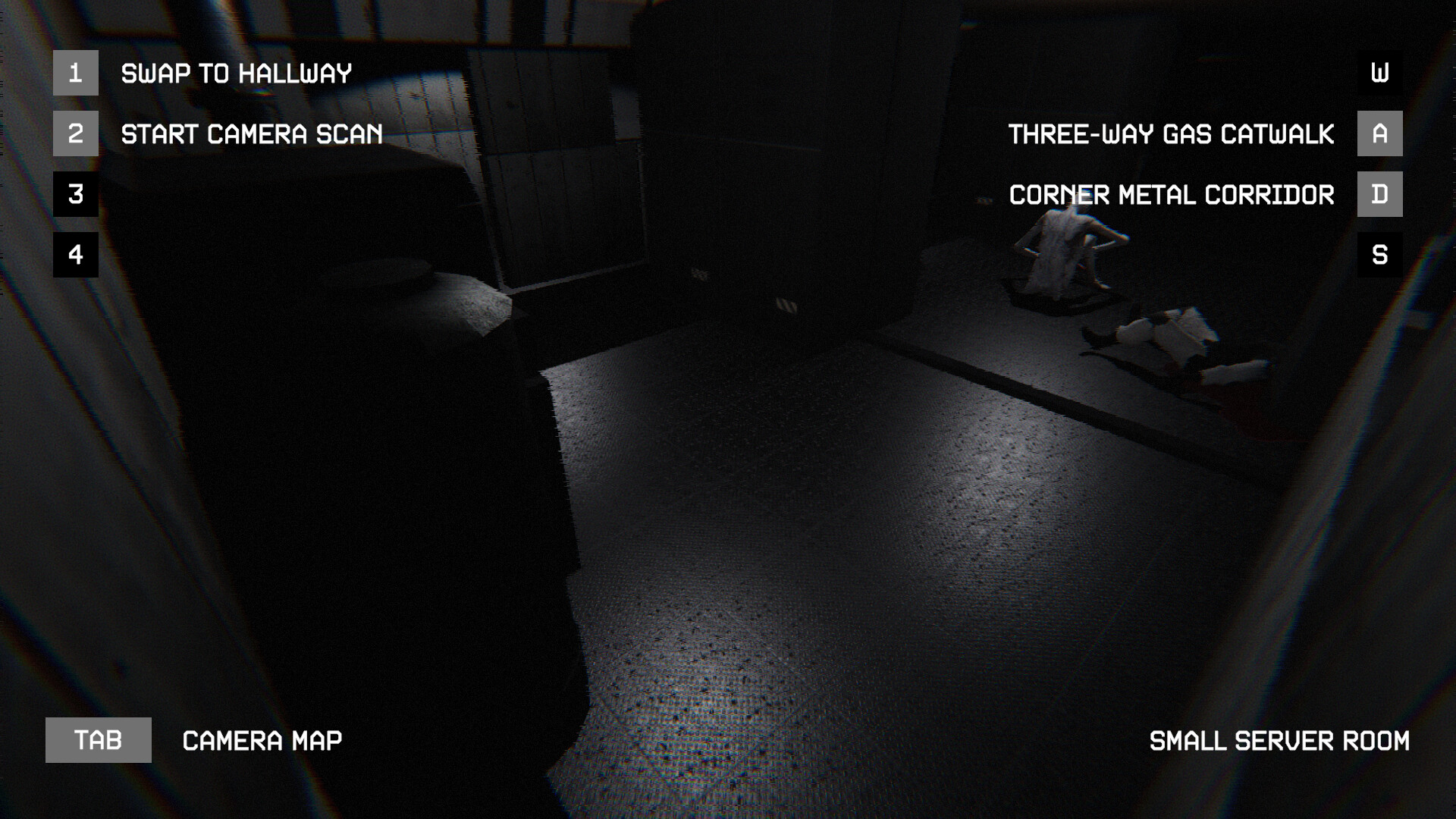Select the D key beside Corner Metal Corridor
The image size is (1456, 819).
coord(1379,194)
